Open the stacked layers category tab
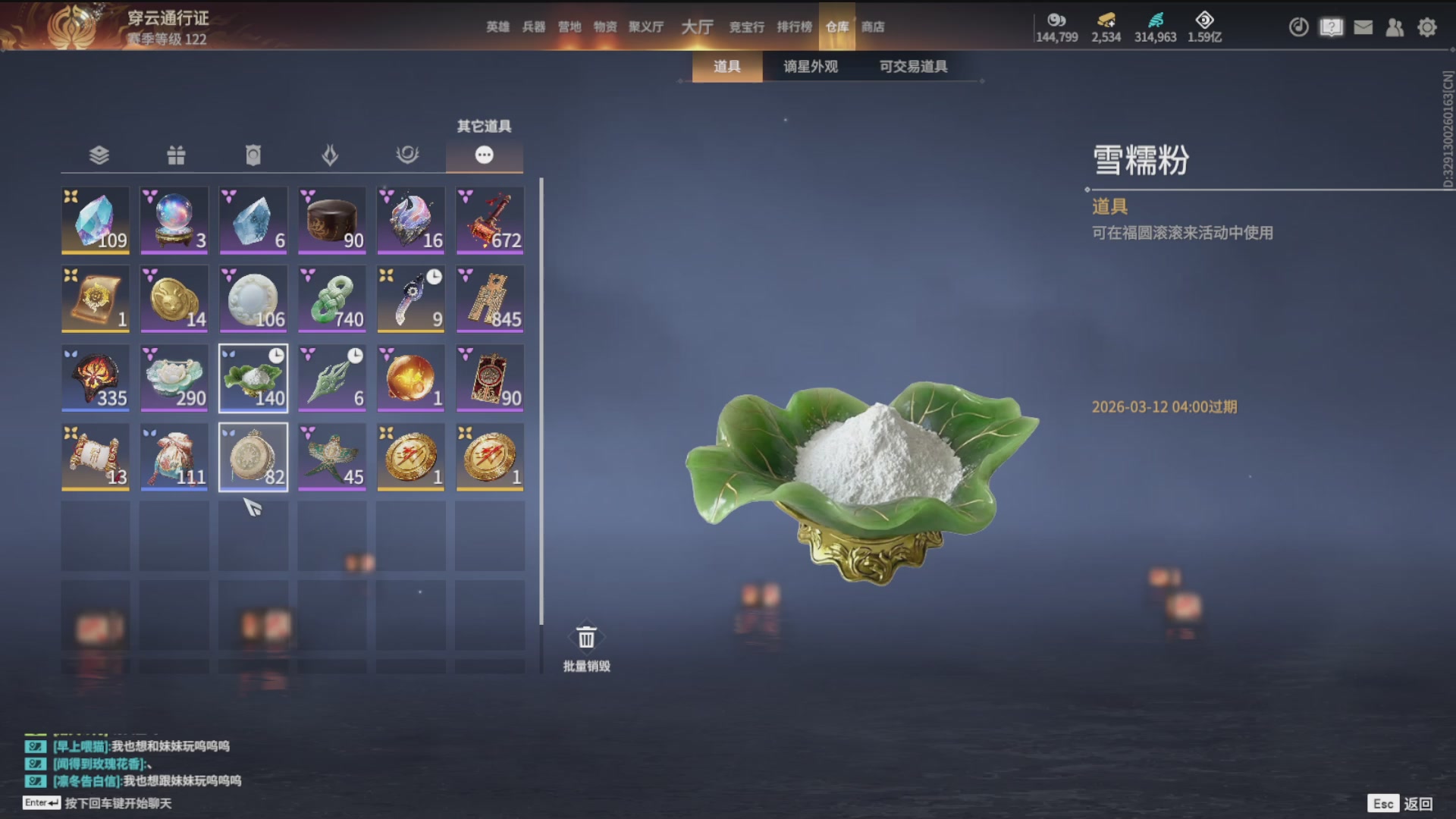 coord(98,155)
